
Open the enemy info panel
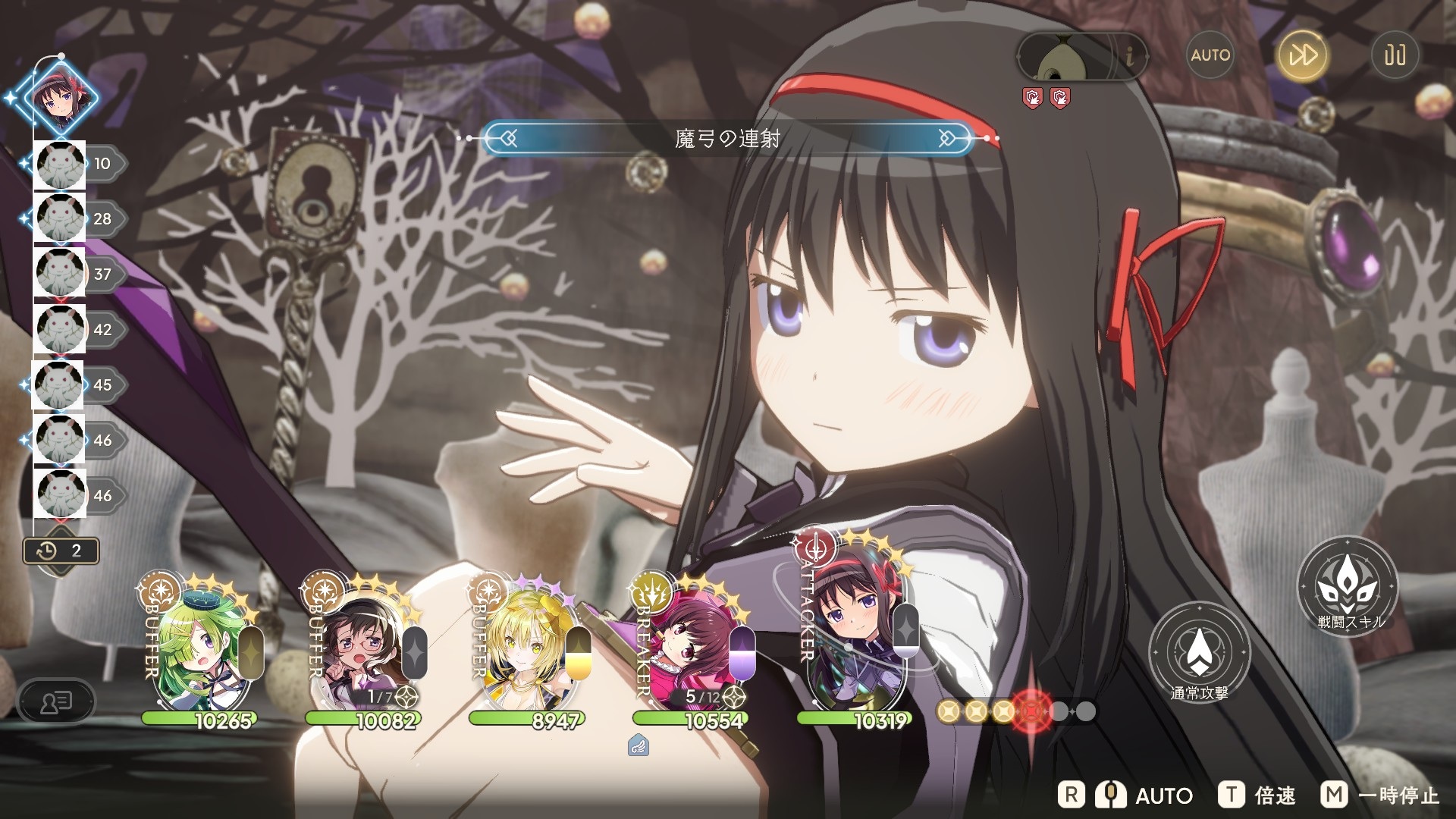click(x=1130, y=55)
